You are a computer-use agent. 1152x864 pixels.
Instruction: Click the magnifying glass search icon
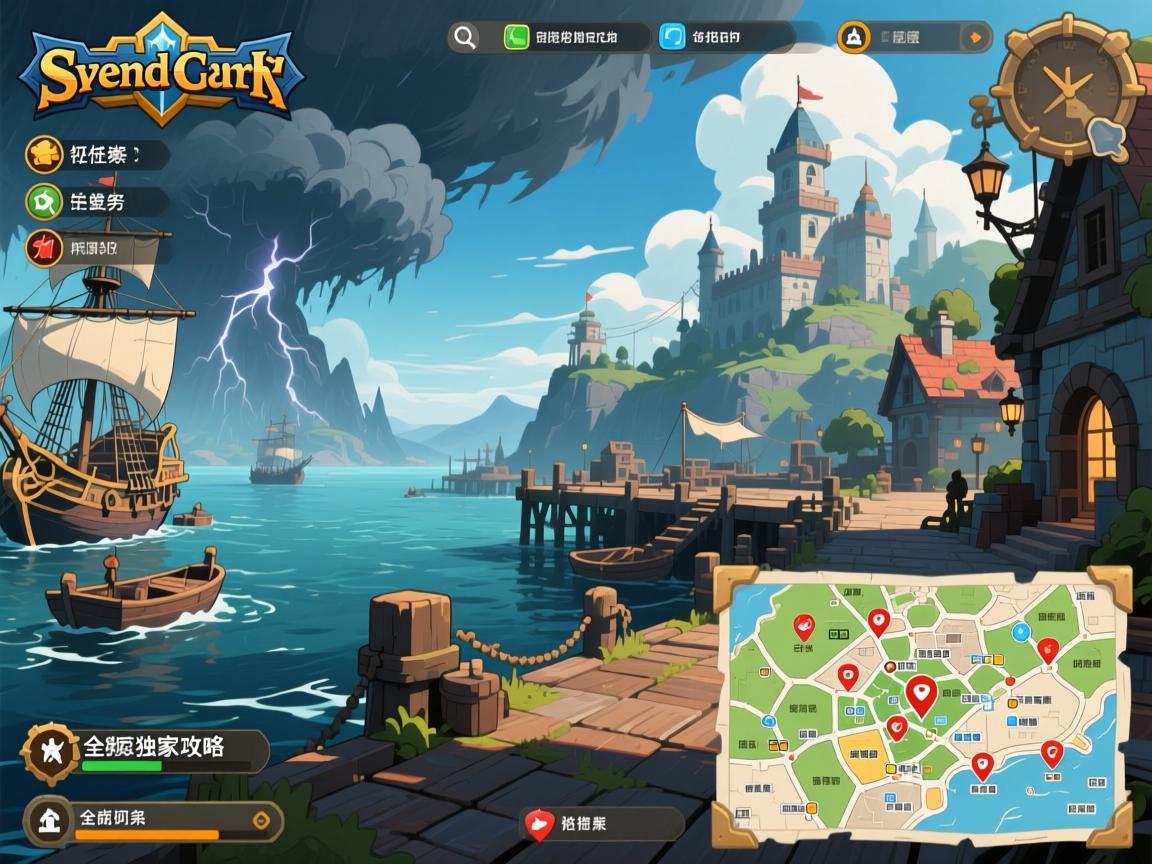pyautogui.click(x=464, y=38)
